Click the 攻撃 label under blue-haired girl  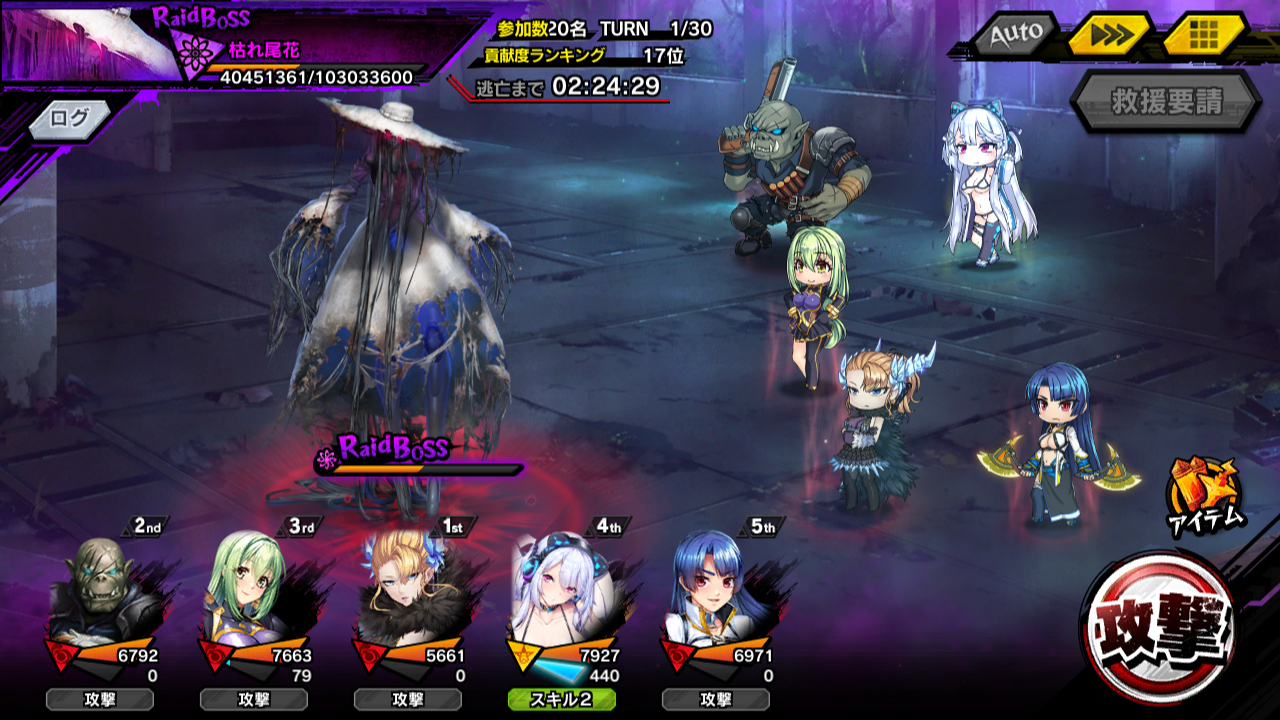[x=715, y=700]
